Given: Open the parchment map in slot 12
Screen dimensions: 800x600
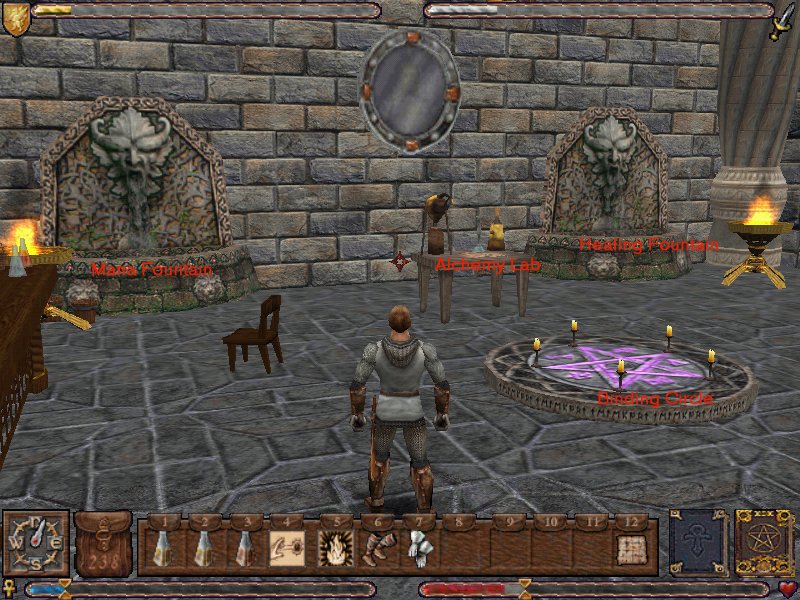Looking at the screenshot, I should 630,548.
